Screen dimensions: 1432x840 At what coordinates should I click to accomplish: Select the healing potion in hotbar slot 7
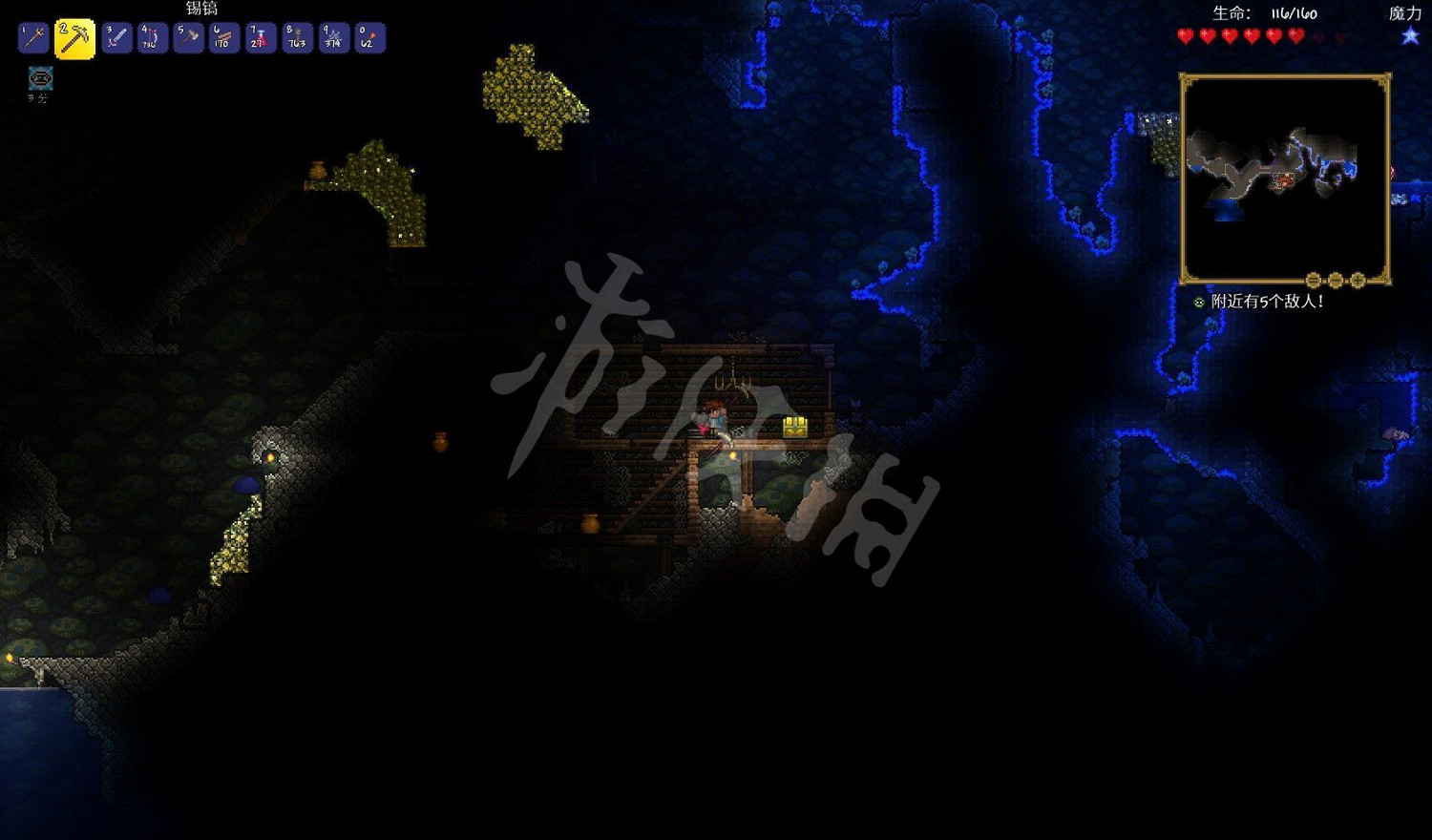point(260,38)
